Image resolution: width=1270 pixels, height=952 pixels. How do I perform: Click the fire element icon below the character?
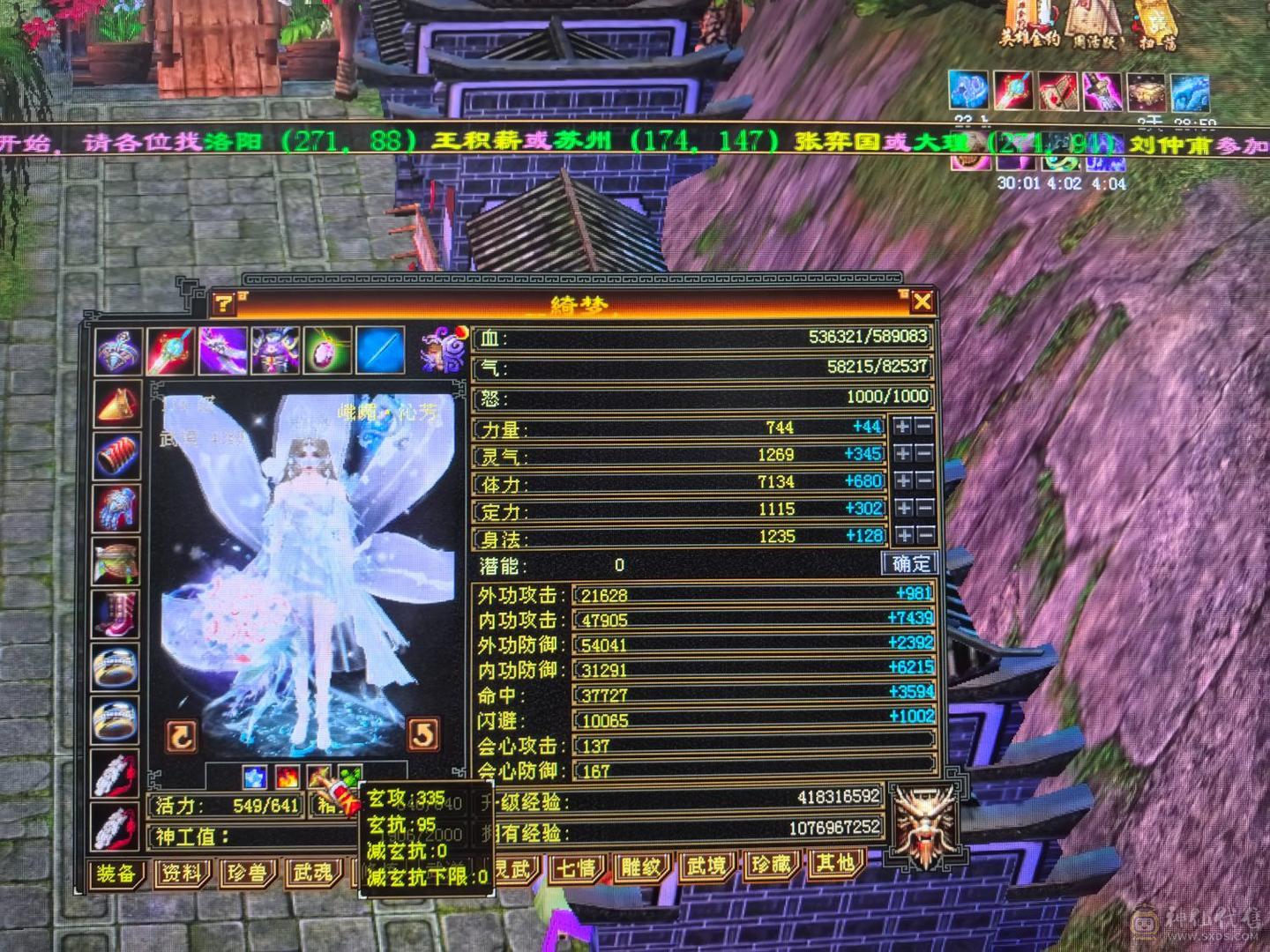289,777
